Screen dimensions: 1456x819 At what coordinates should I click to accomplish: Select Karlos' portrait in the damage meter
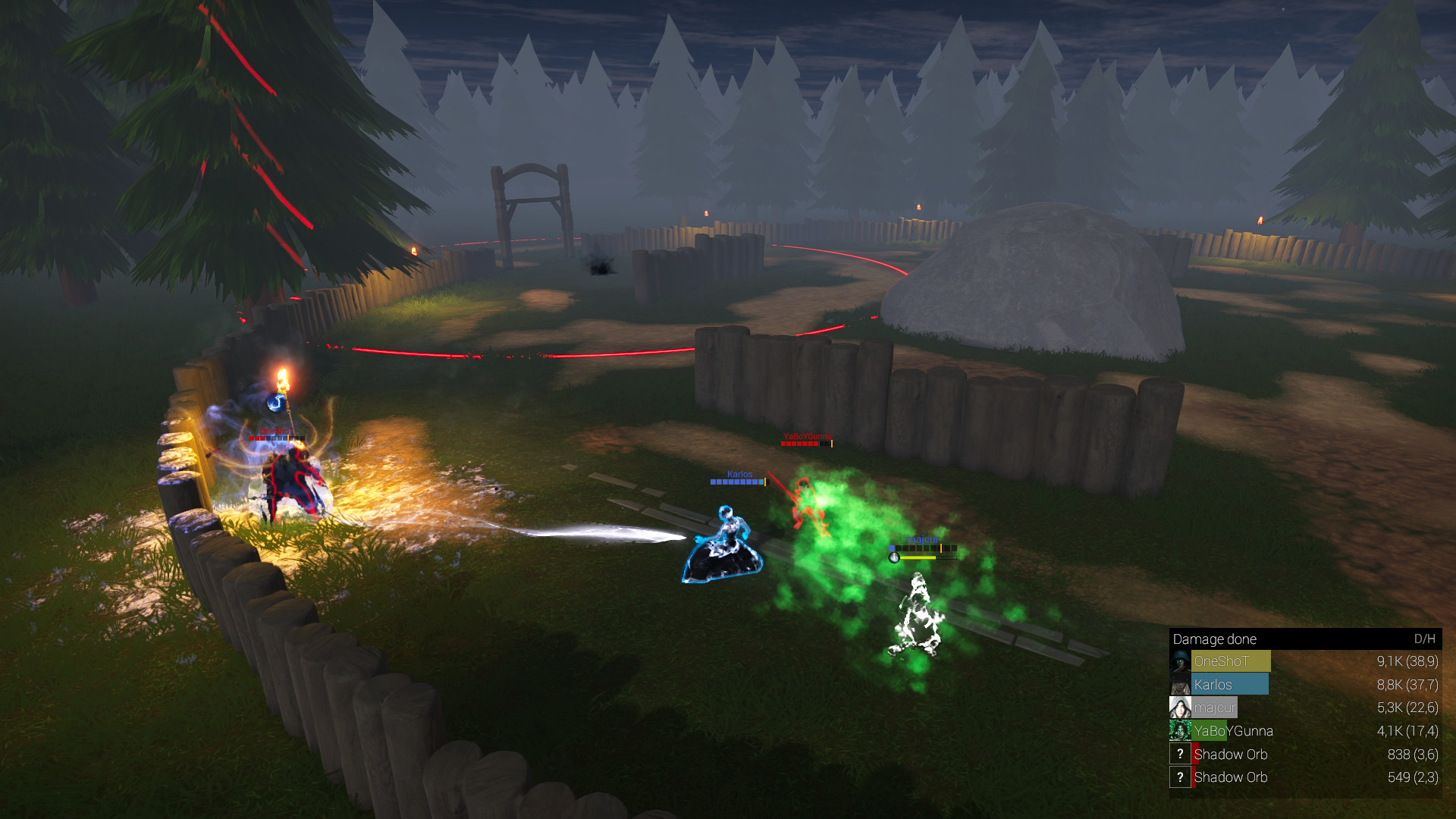pyautogui.click(x=1180, y=684)
